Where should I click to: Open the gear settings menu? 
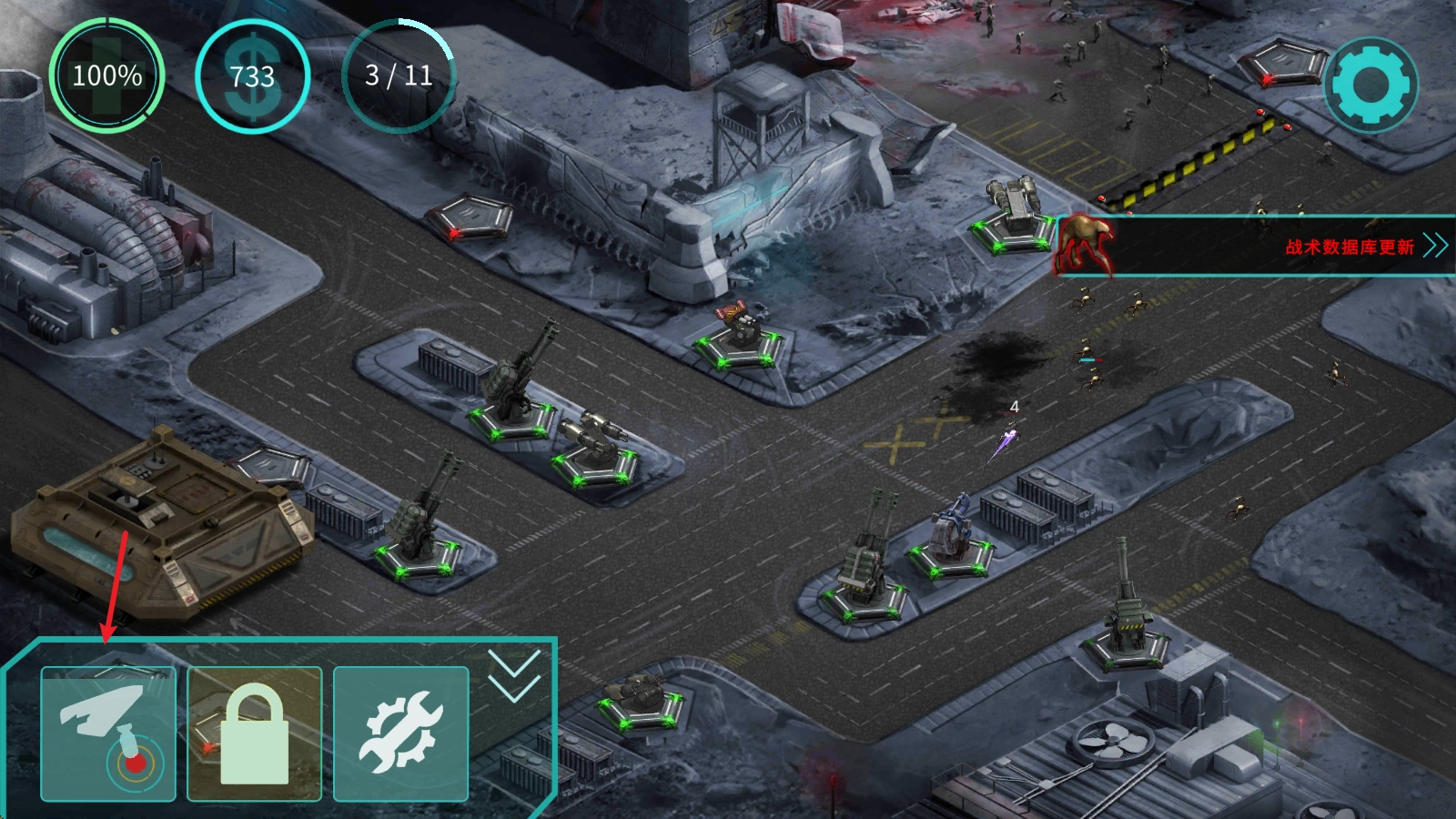point(1370,85)
